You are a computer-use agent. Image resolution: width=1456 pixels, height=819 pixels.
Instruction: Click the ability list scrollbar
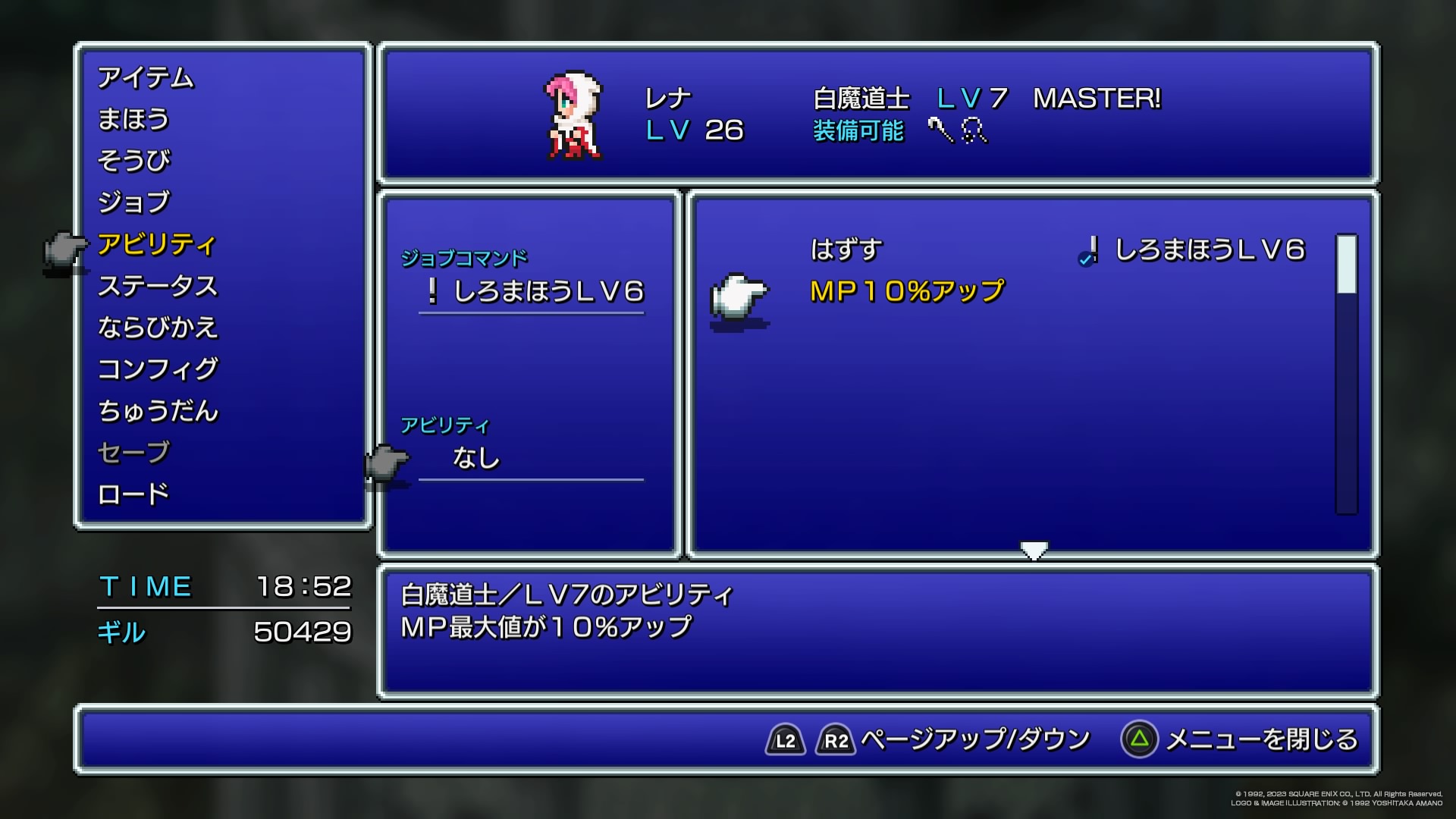[1346, 373]
